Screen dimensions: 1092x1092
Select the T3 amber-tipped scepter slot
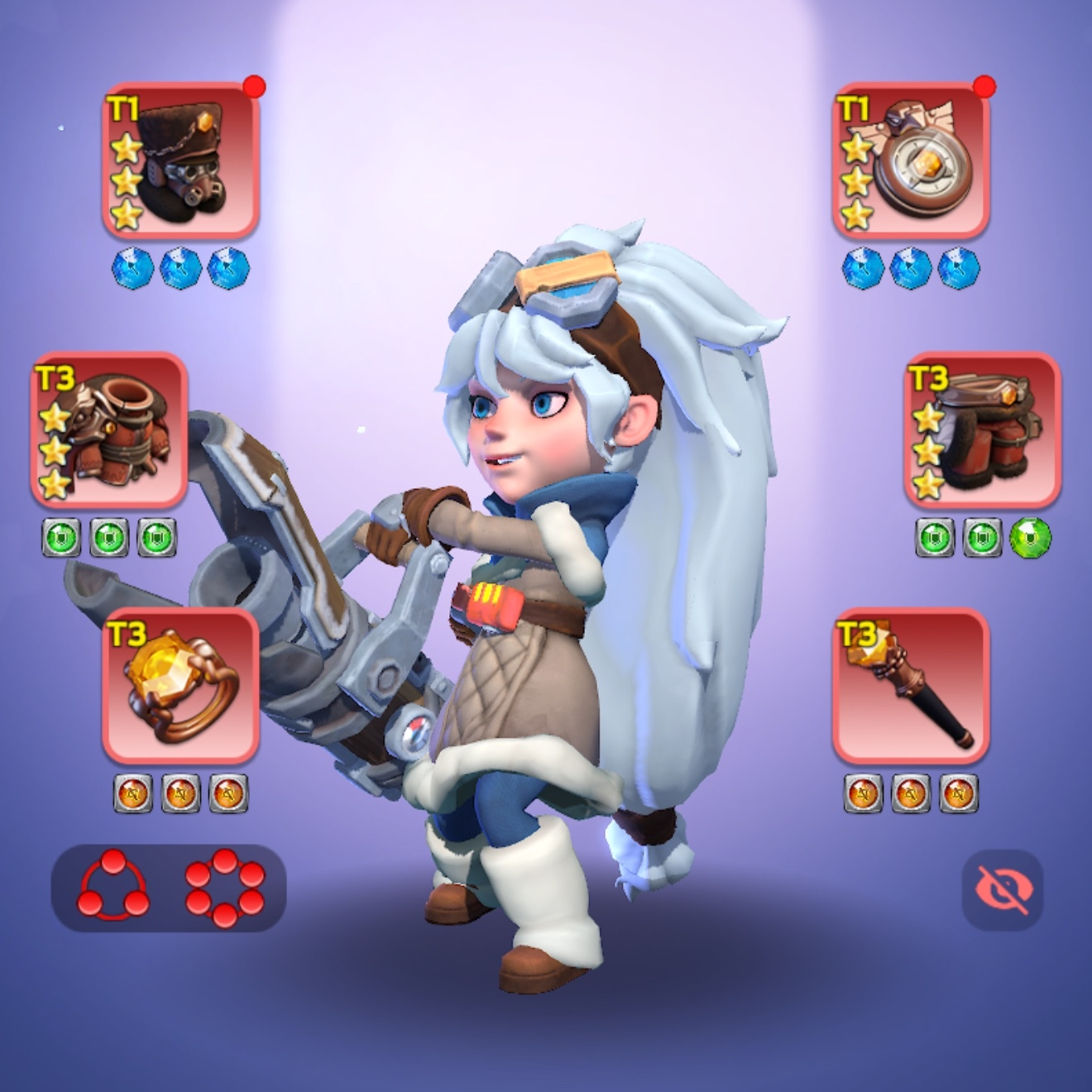click(x=910, y=686)
